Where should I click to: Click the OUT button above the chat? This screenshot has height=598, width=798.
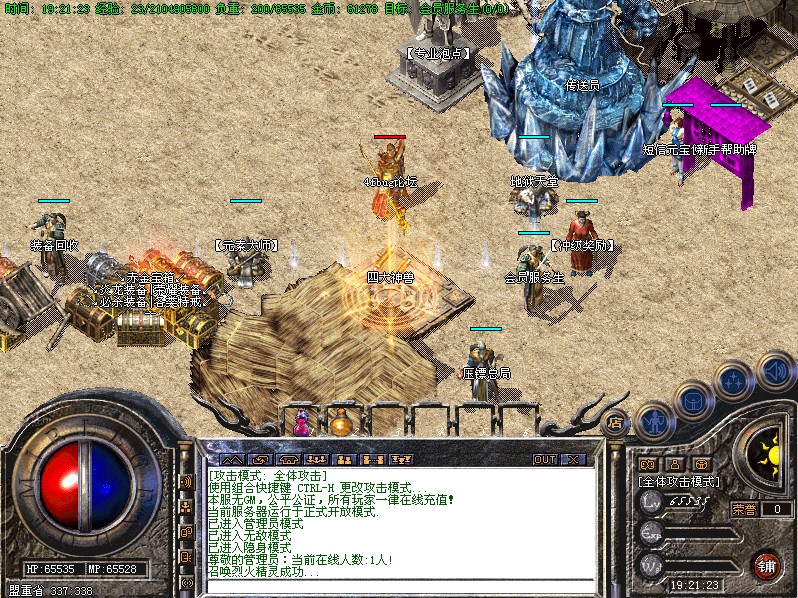tap(544, 459)
